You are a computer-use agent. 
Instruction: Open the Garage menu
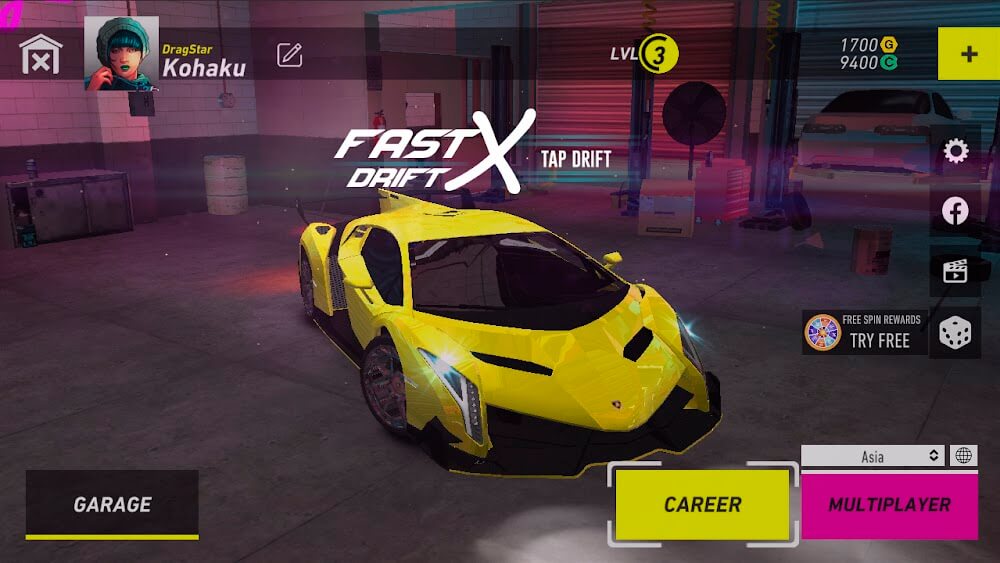pos(112,504)
